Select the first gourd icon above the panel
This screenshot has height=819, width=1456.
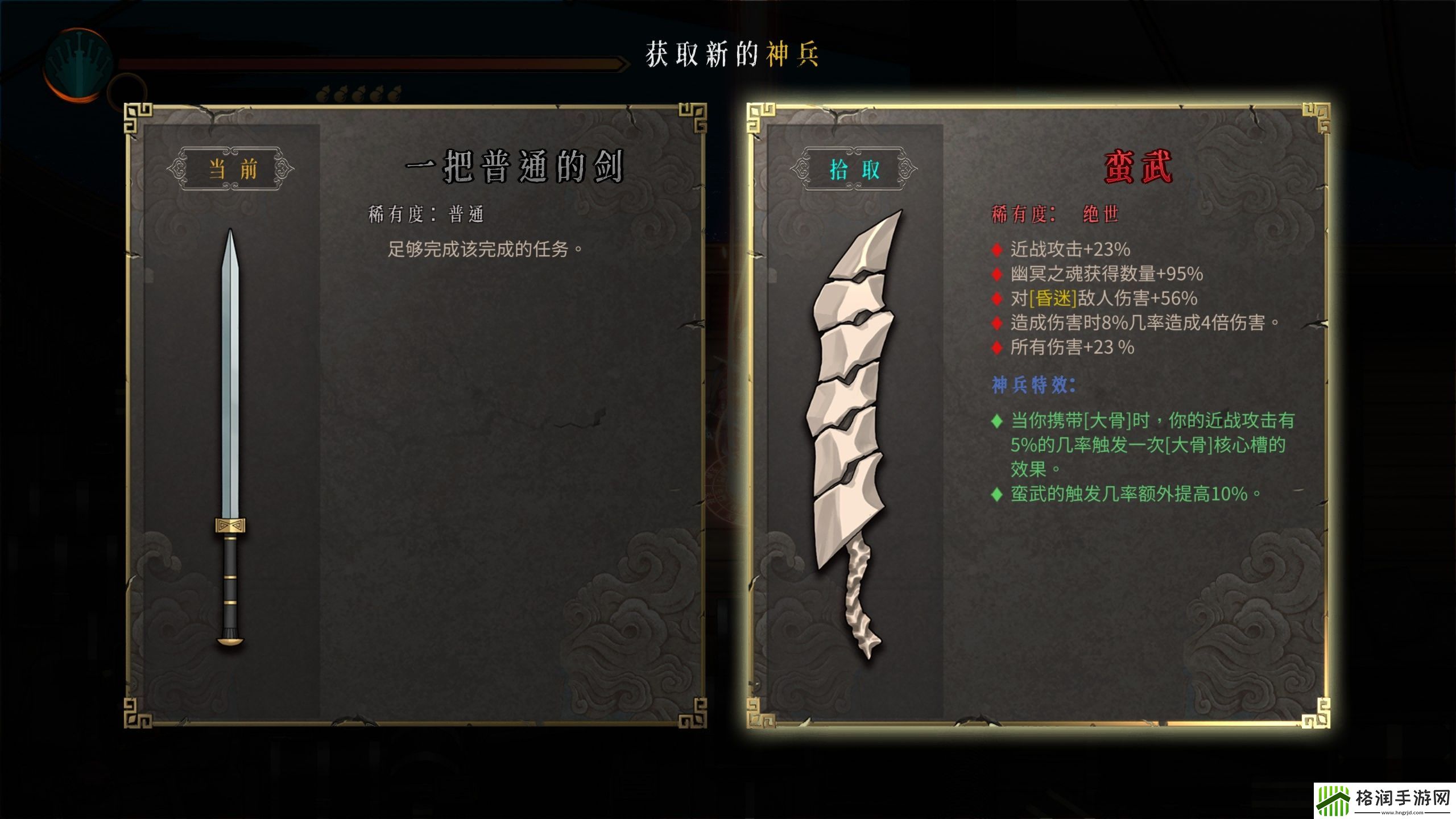click(x=323, y=91)
